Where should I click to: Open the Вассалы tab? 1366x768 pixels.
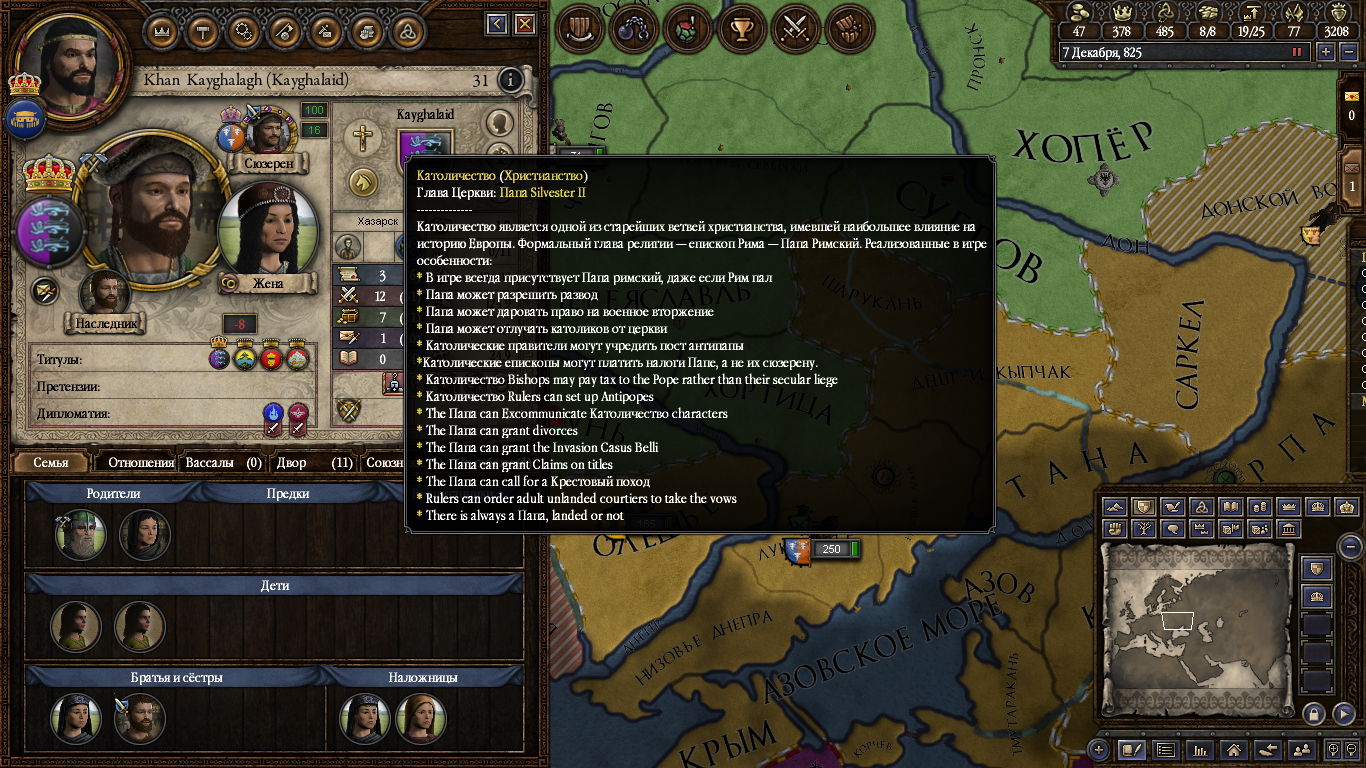[x=223, y=463]
